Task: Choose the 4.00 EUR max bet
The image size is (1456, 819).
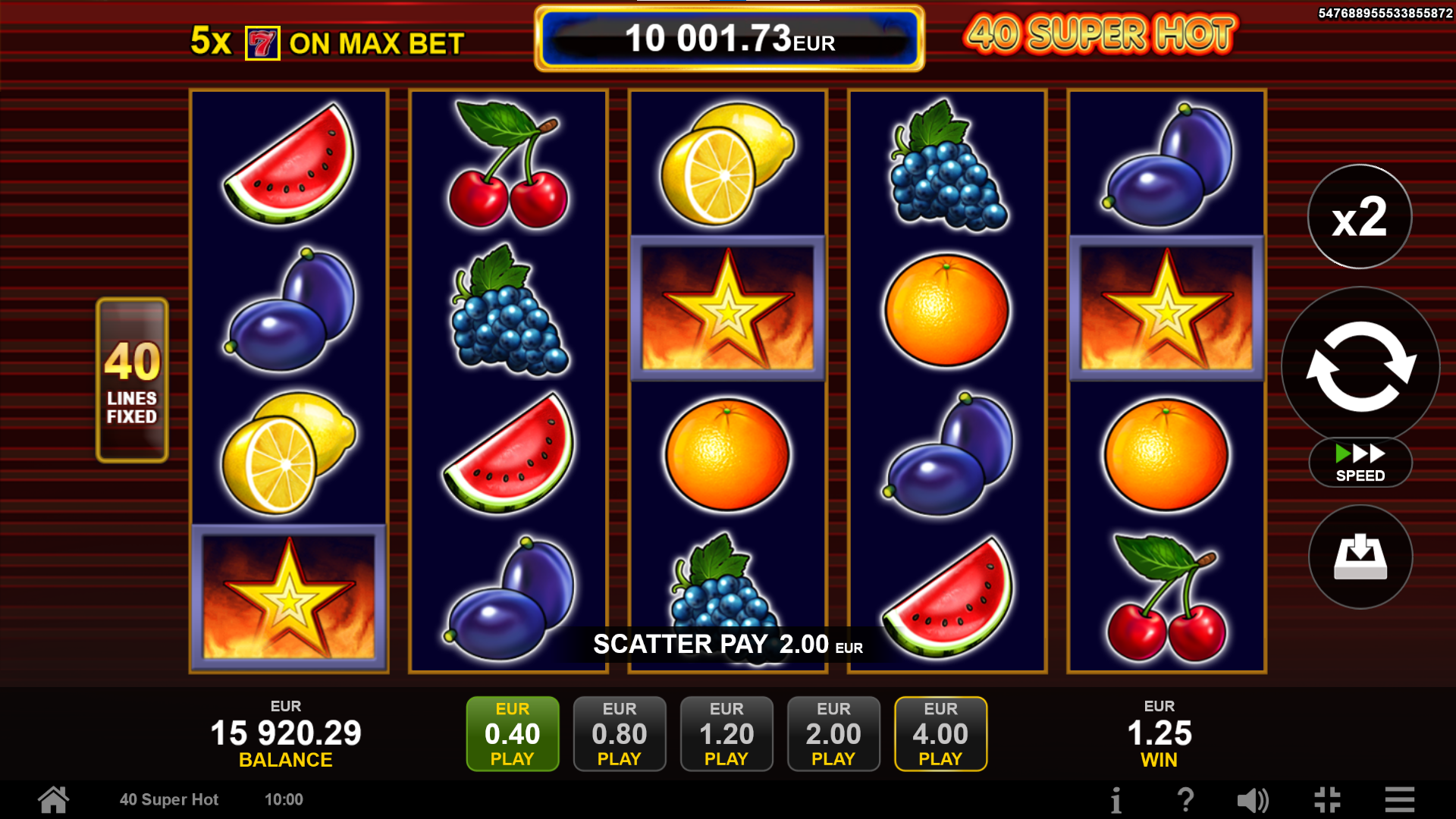Action: coord(940,733)
